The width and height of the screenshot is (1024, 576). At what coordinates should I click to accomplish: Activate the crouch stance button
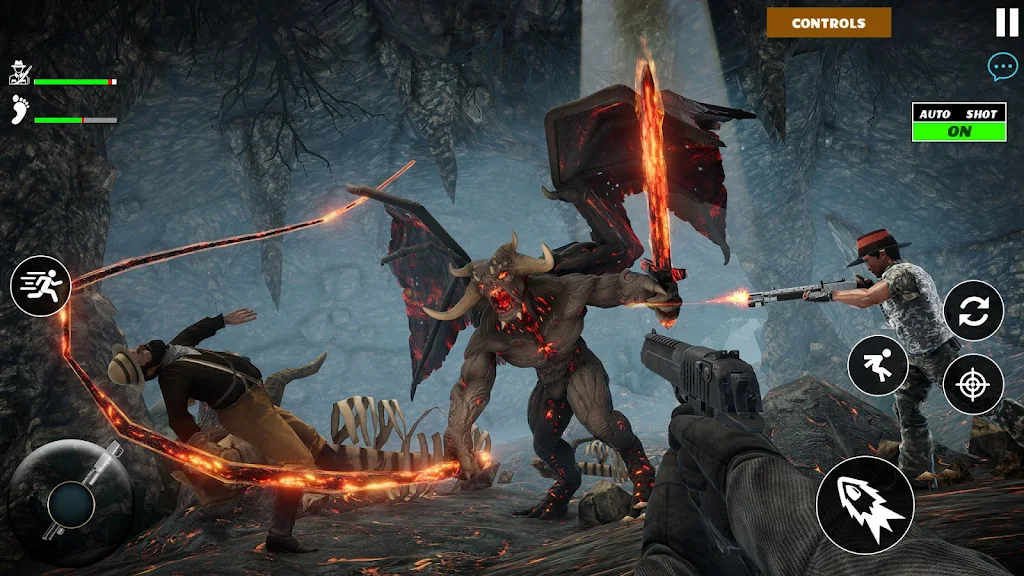click(878, 365)
